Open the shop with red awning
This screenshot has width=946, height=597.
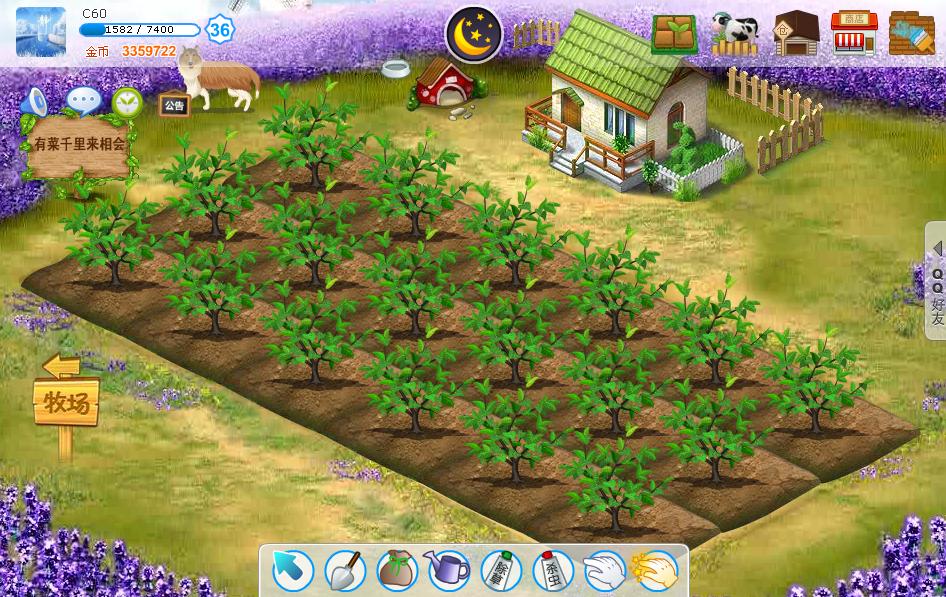(853, 34)
